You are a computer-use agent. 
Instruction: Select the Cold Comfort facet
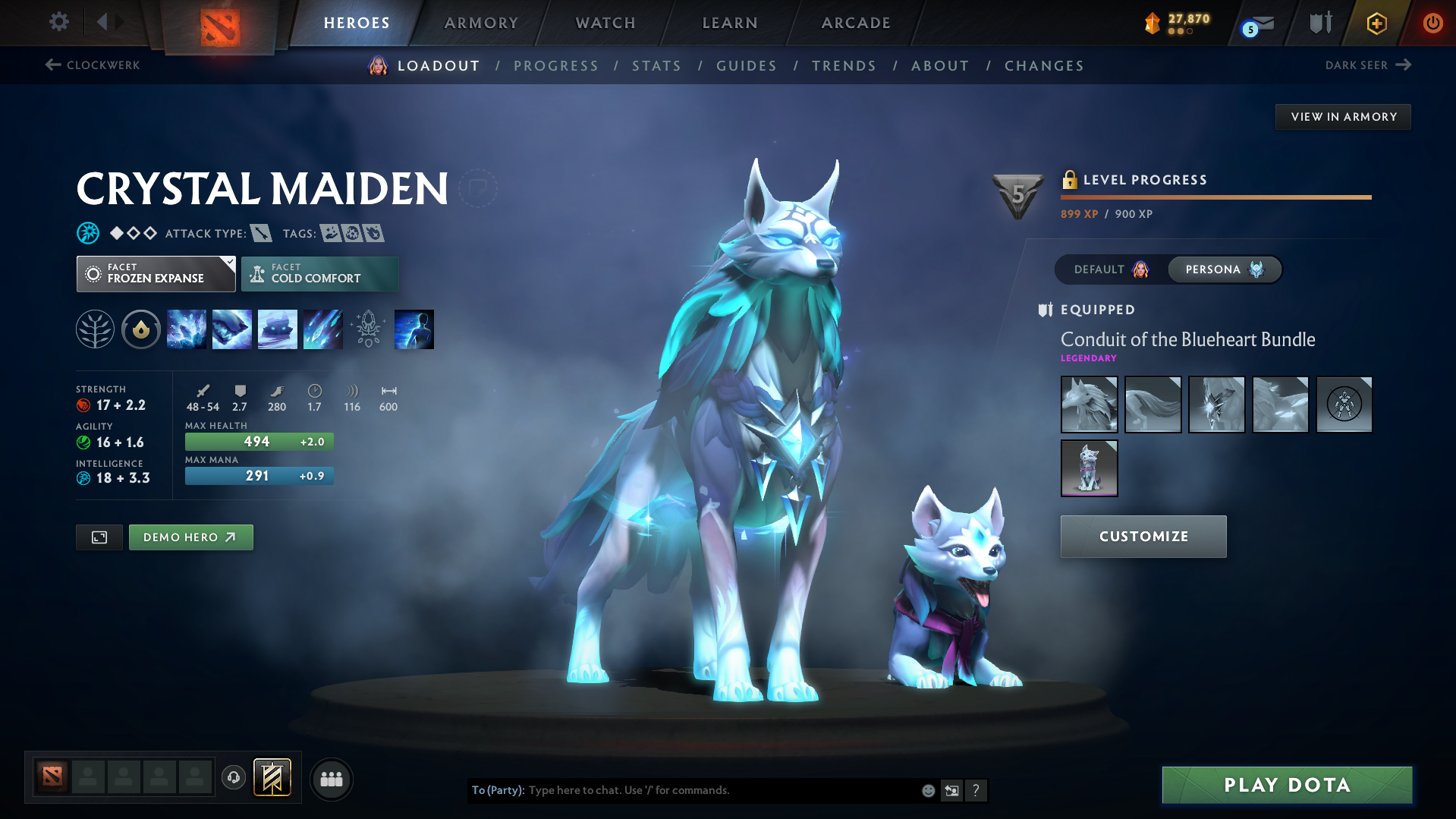point(319,273)
